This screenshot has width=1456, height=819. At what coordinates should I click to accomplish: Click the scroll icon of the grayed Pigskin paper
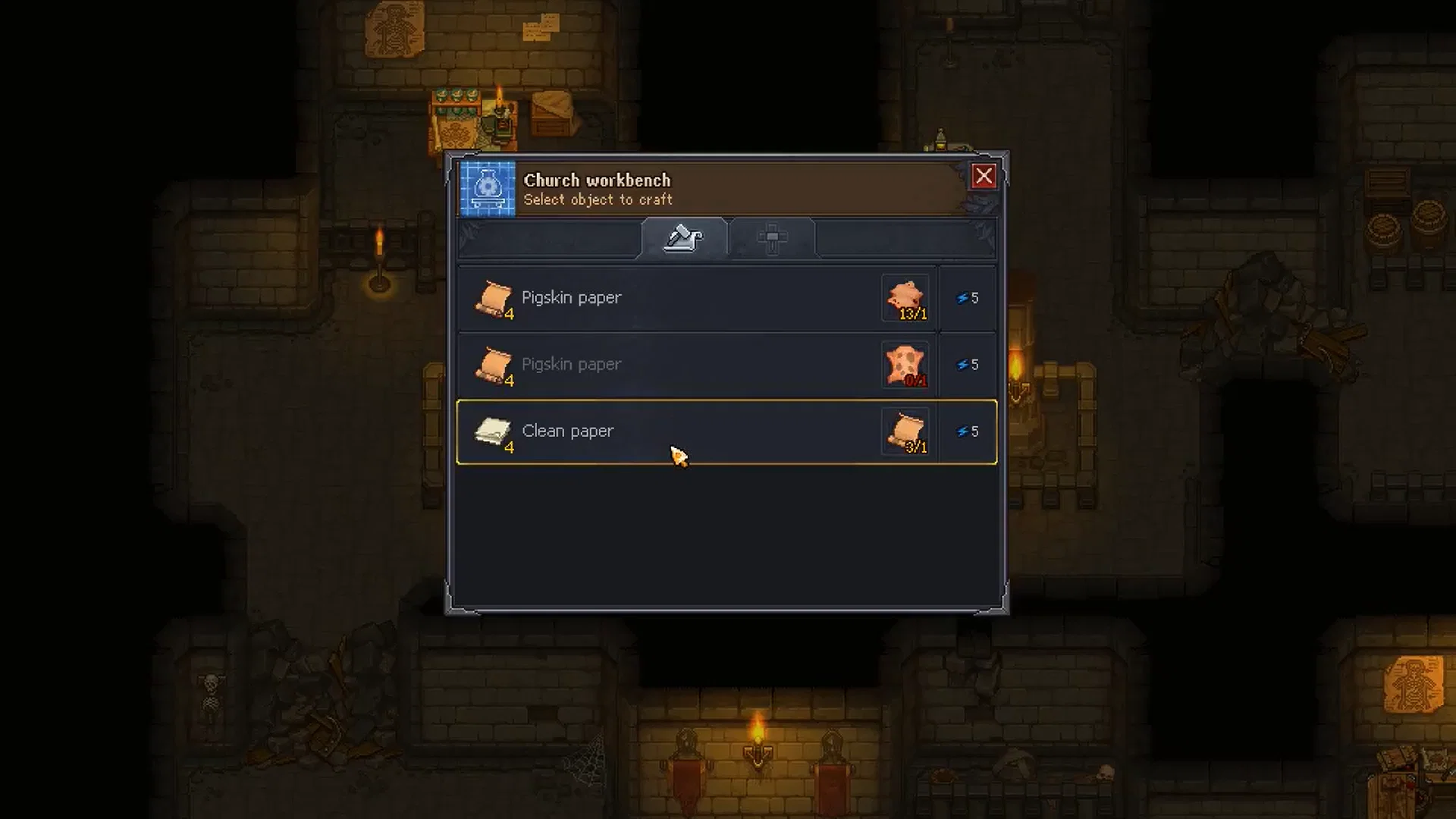point(494,364)
